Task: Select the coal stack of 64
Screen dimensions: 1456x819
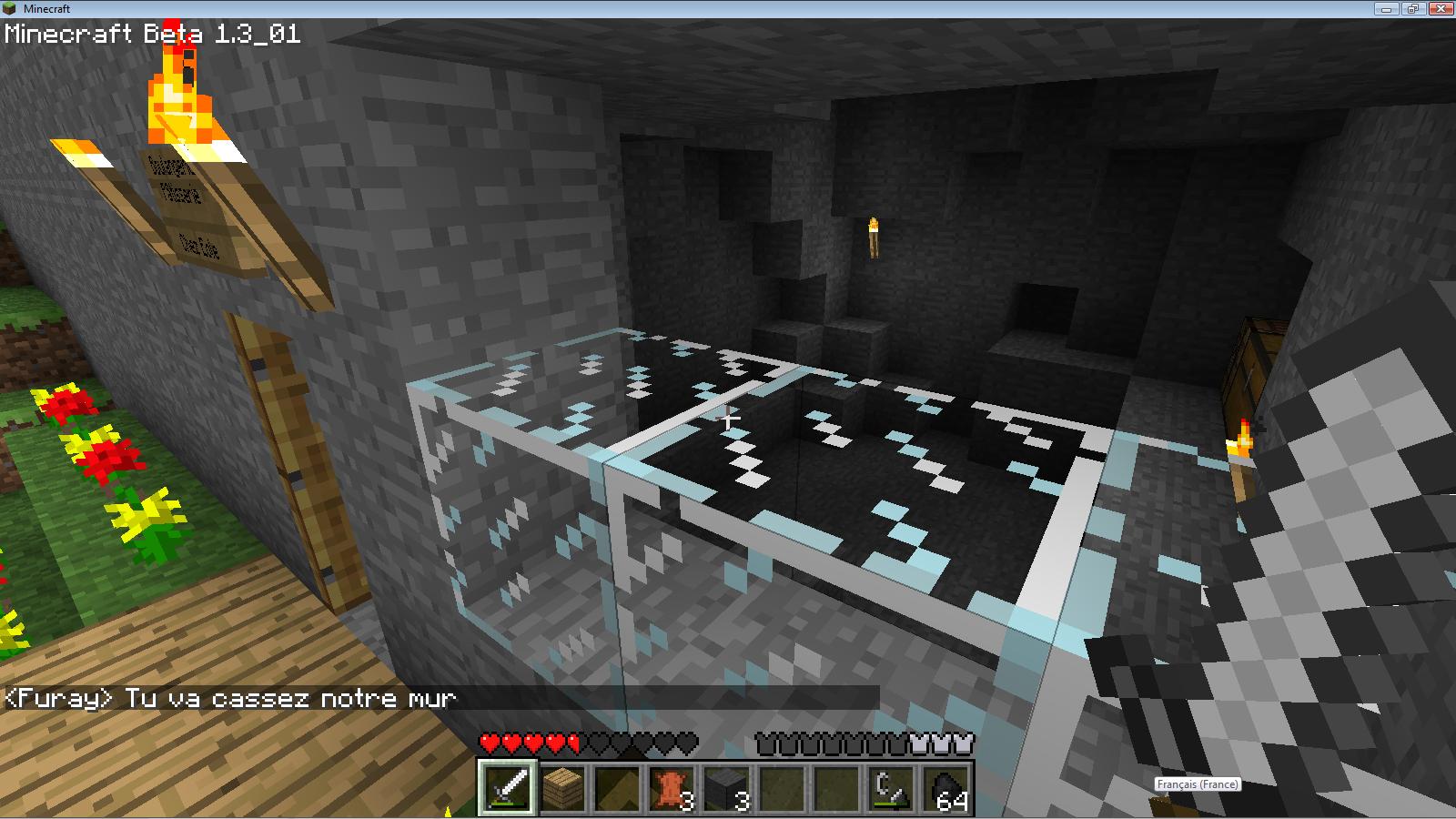Action: 945,787
